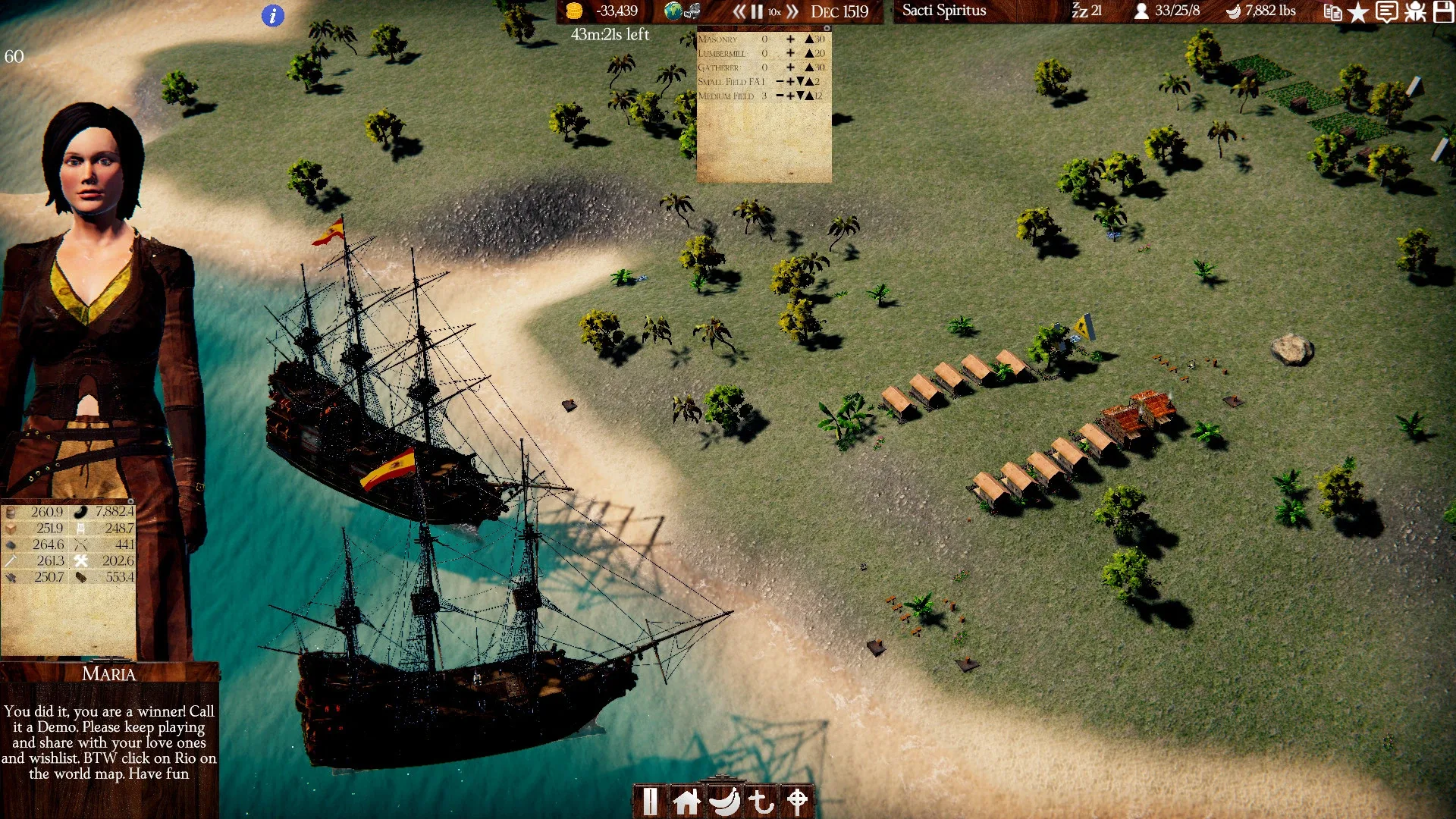1456x819 pixels.
Task: Select the first road toolbar button
Action: pyautogui.click(x=651, y=801)
